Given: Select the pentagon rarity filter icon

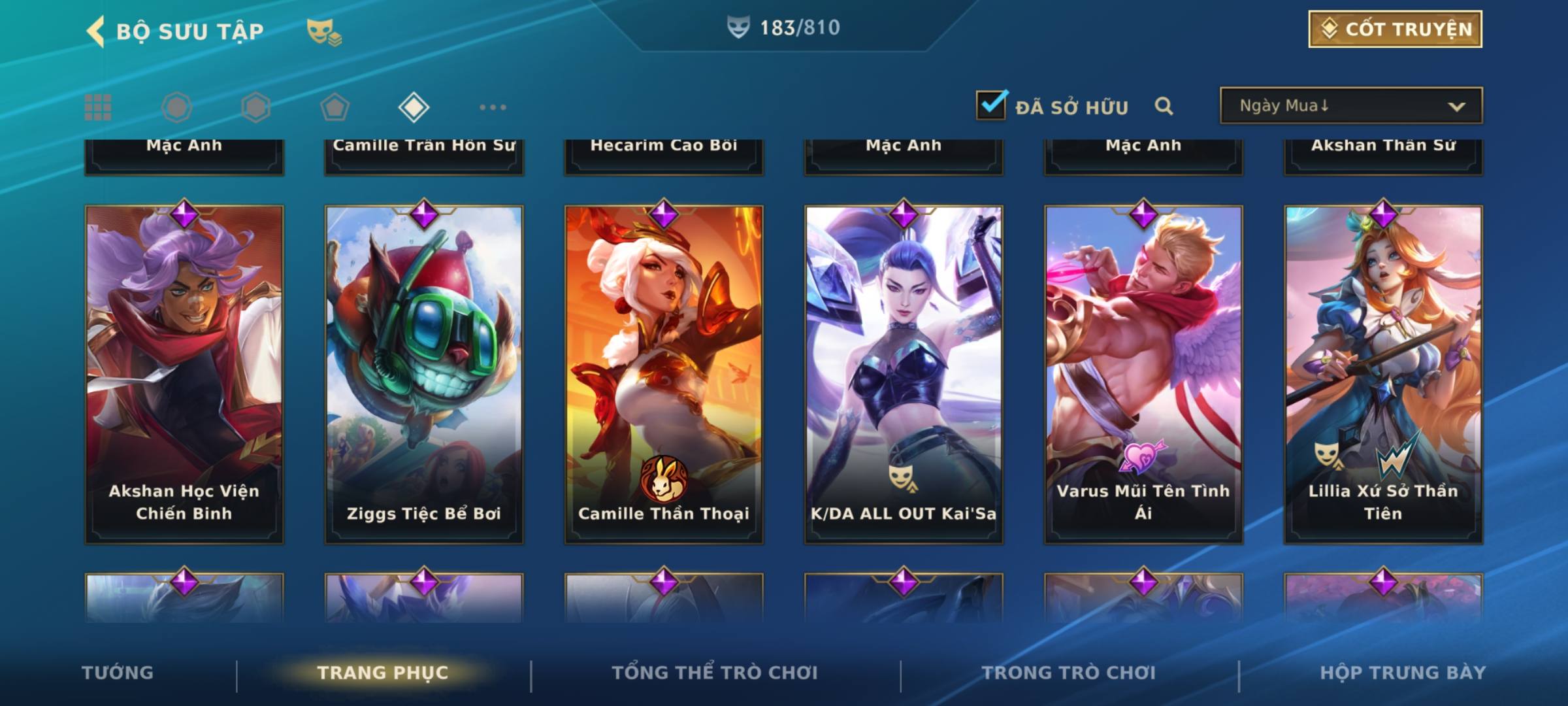Looking at the screenshot, I should point(335,107).
